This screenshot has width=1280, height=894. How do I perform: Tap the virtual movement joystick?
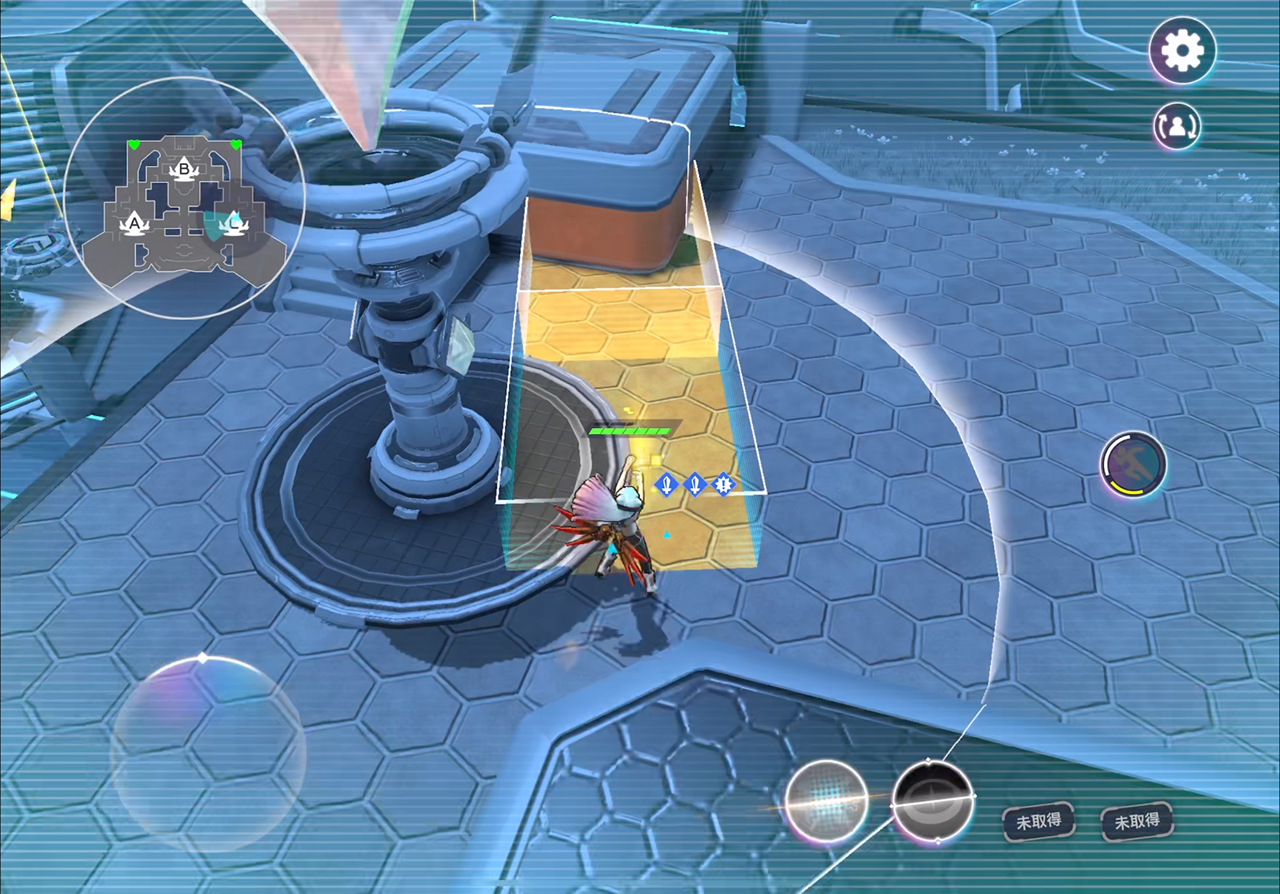[x=207, y=754]
